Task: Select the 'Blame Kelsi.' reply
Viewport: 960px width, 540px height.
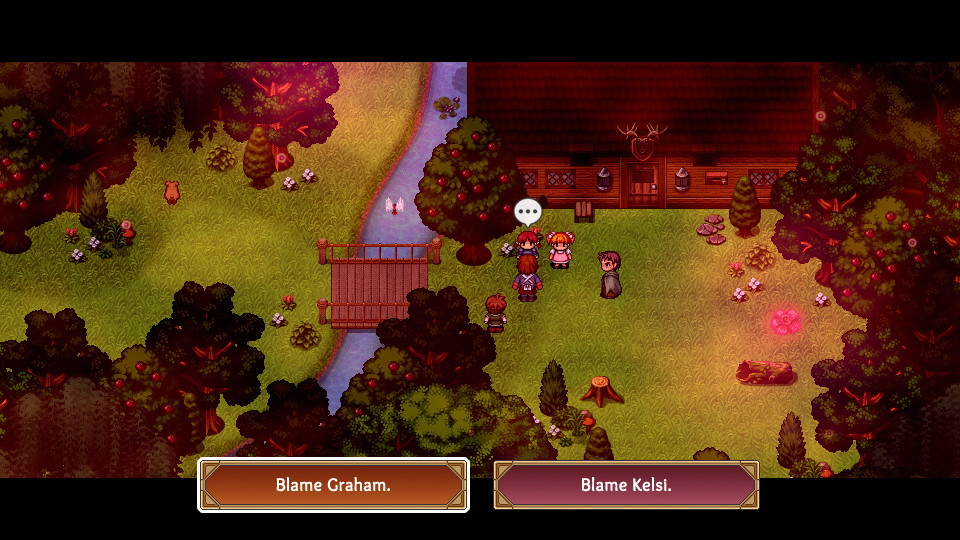Action: 626,485
